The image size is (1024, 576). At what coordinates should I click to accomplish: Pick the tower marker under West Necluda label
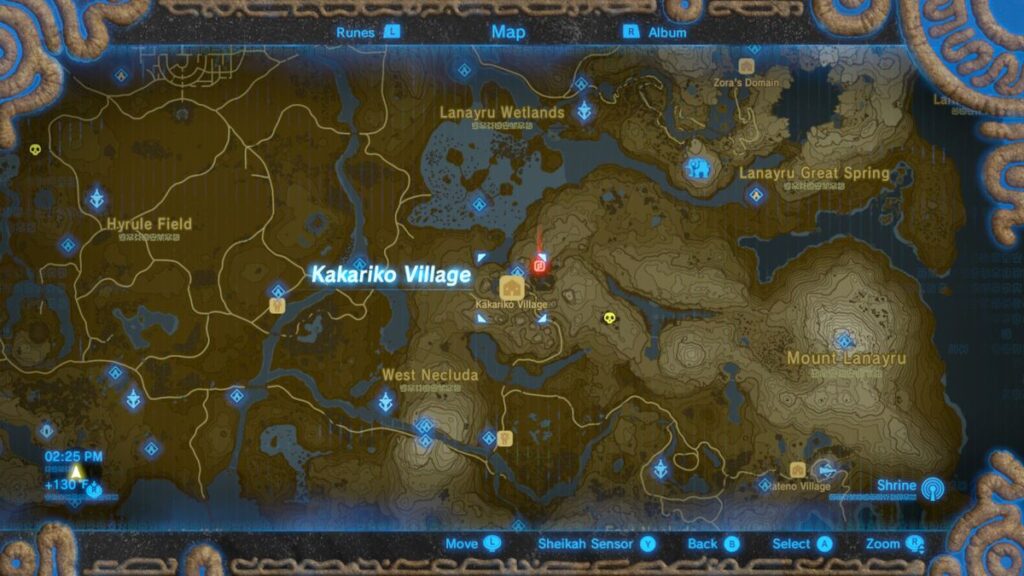(385, 403)
